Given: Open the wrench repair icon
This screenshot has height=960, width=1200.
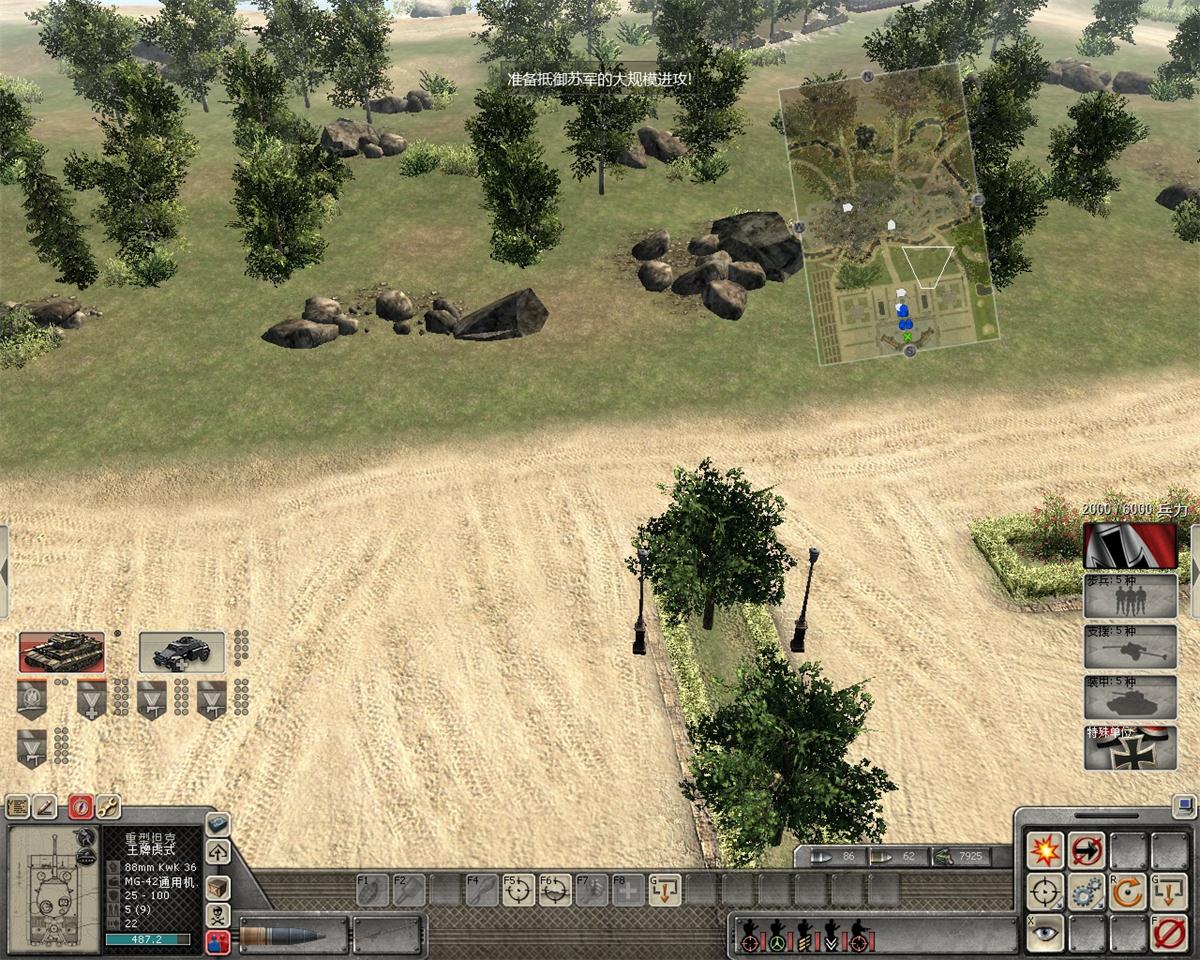Looking at the screenshot, I should pos(108,807).
